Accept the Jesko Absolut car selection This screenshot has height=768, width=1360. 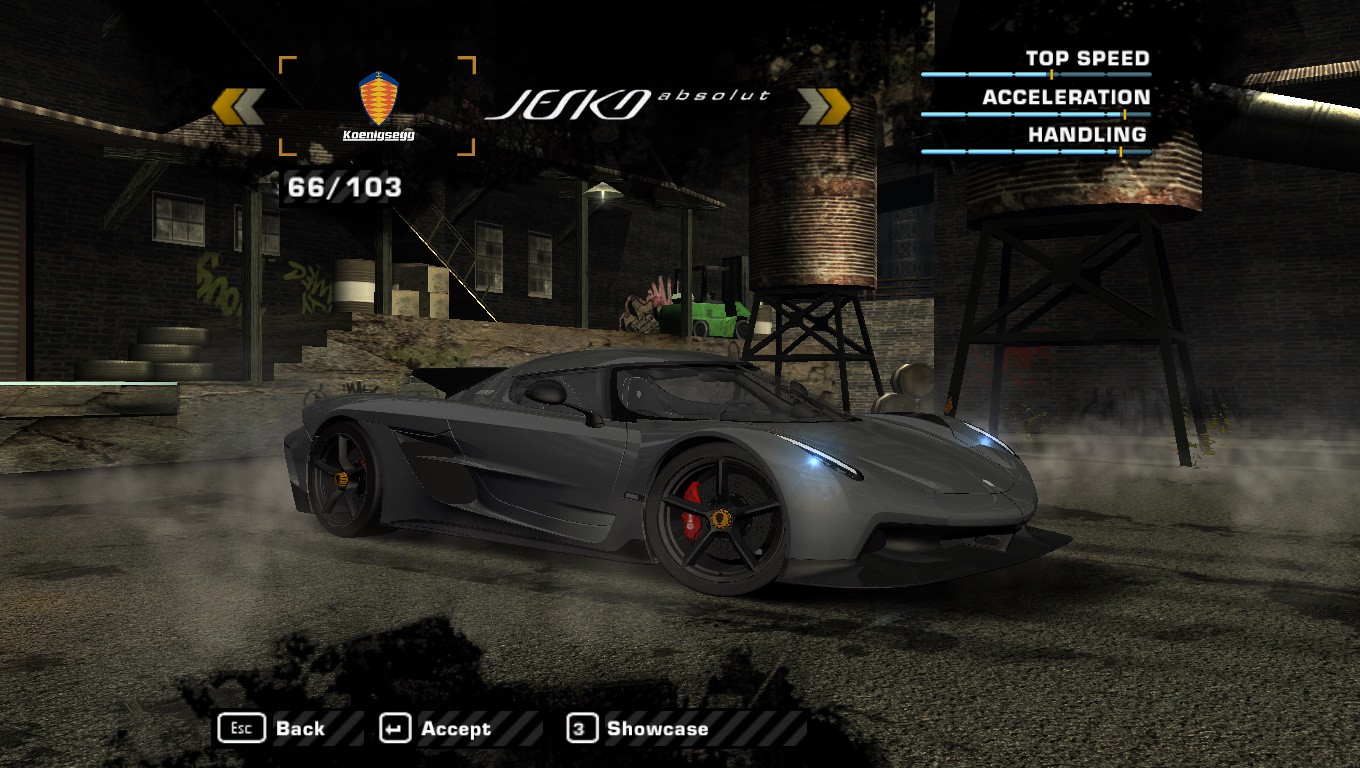click(x=437, y=729)
